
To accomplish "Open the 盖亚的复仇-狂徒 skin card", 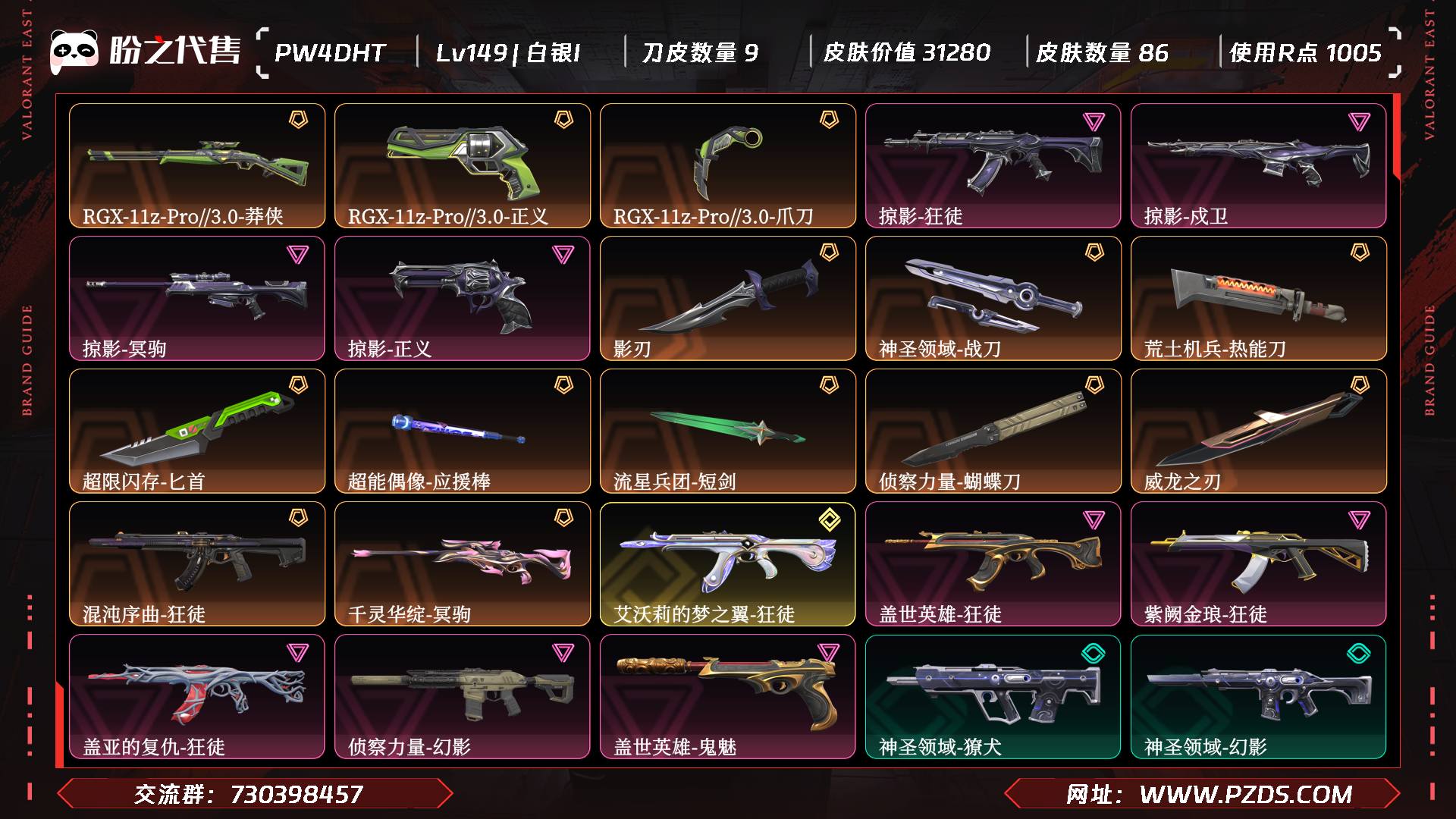I will click(x=197, y=696).
